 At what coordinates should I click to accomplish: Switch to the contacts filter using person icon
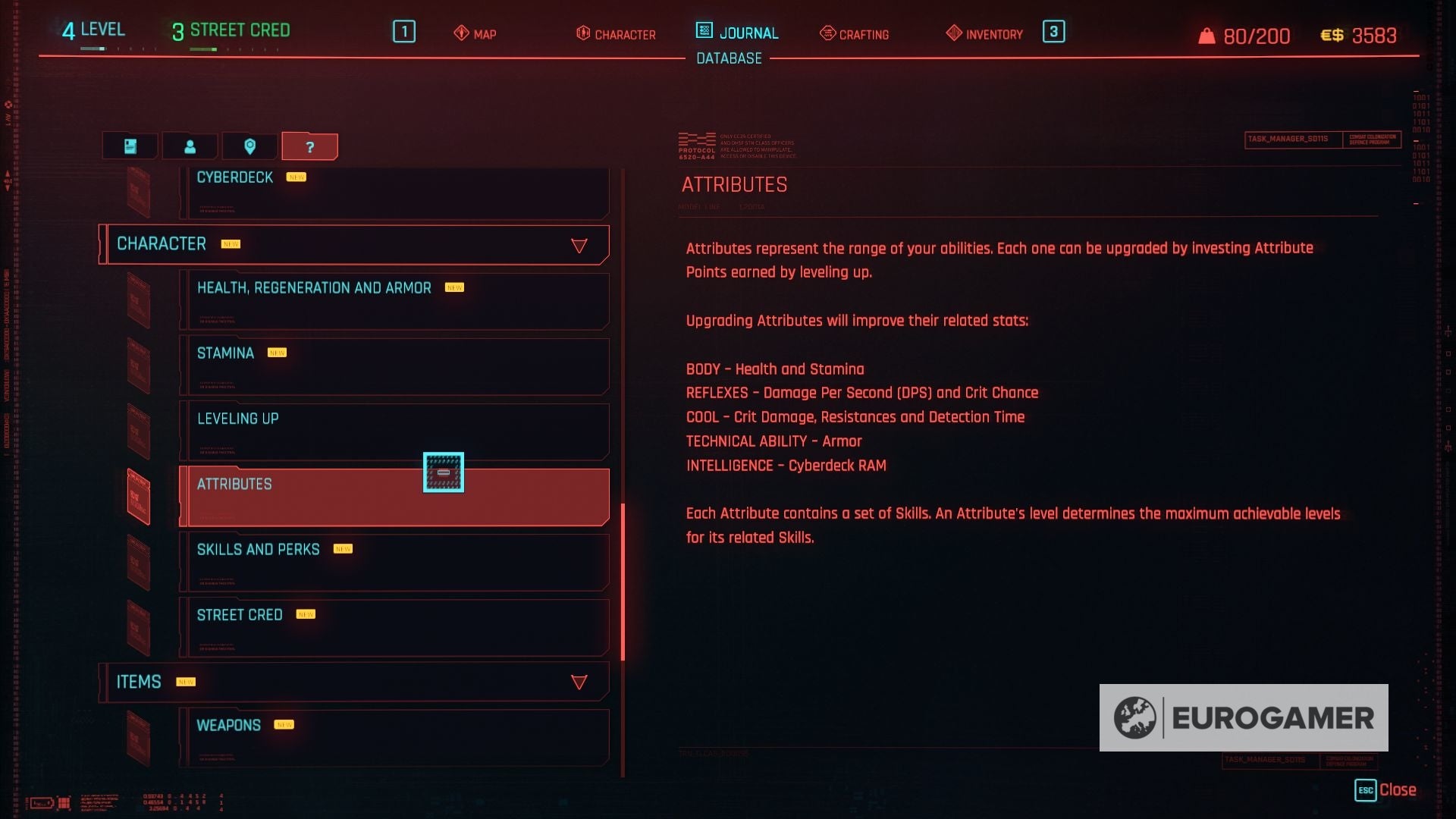(x=189, y=146)
